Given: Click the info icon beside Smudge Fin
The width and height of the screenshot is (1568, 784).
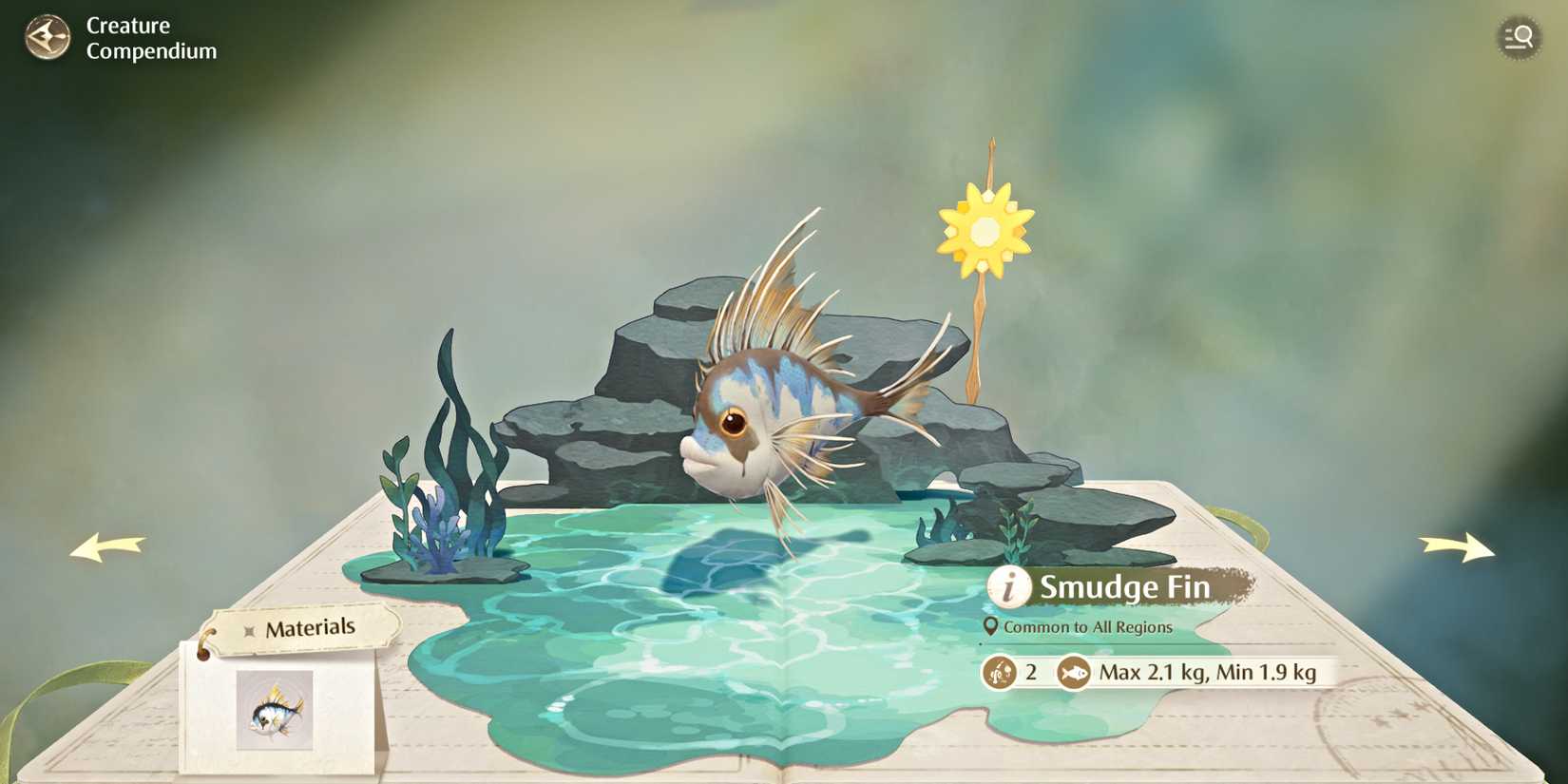Looking at the screenshot, I should point(1009,587).
